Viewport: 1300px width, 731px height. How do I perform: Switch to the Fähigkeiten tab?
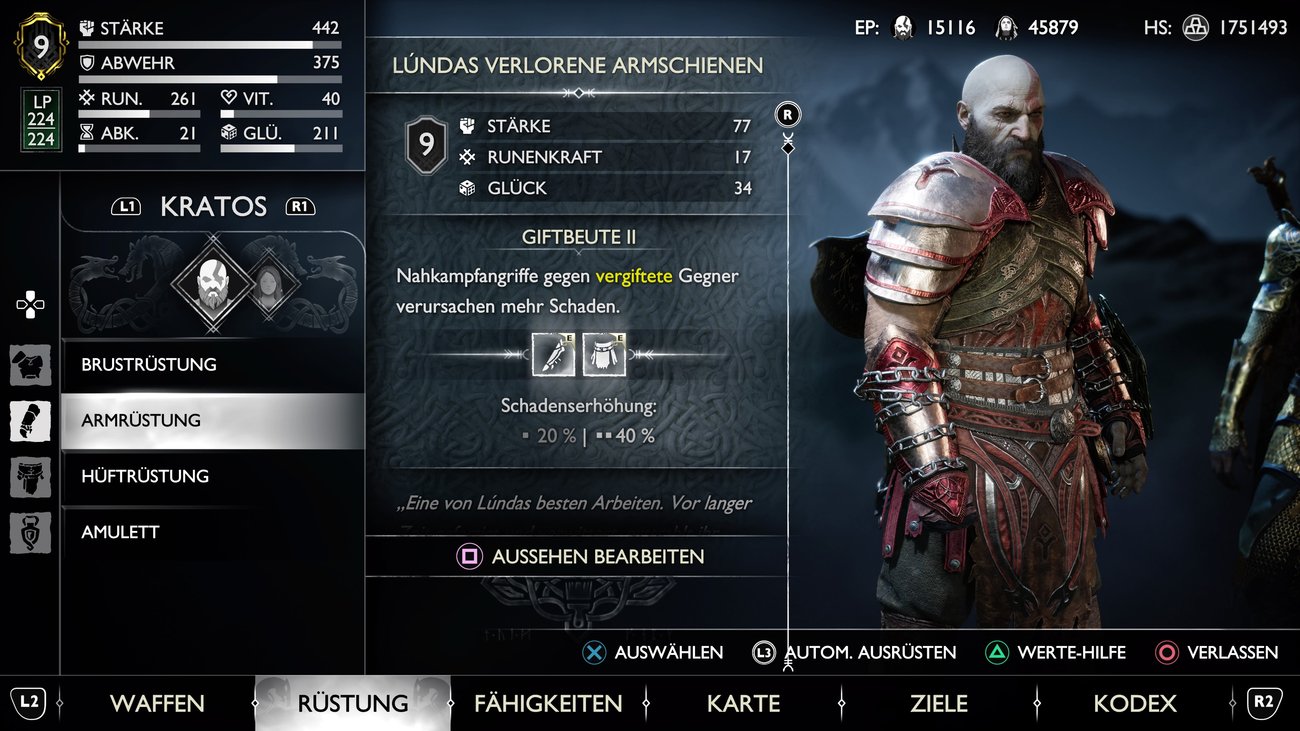(548, 703)
